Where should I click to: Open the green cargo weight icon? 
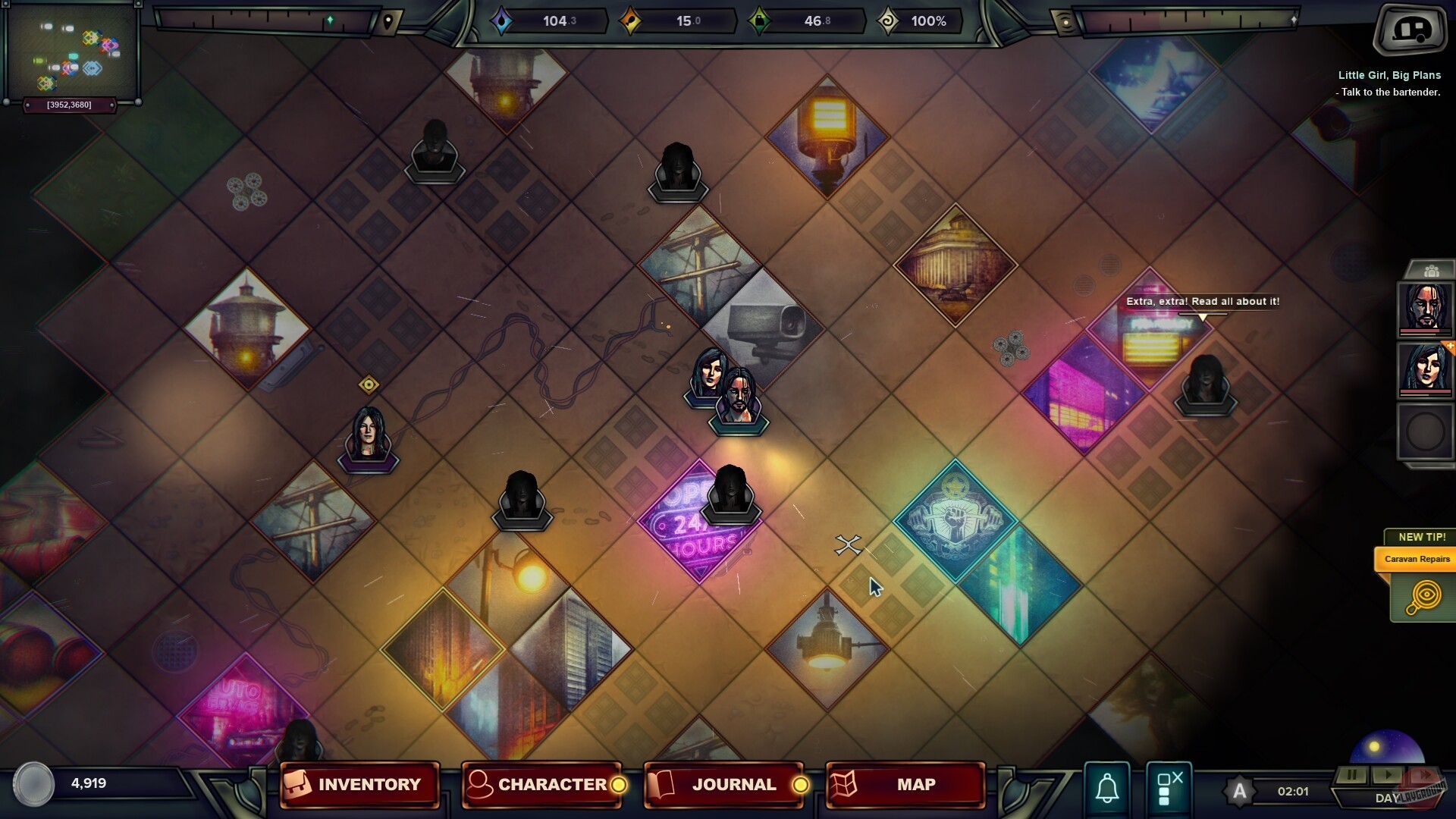[758, 20]
